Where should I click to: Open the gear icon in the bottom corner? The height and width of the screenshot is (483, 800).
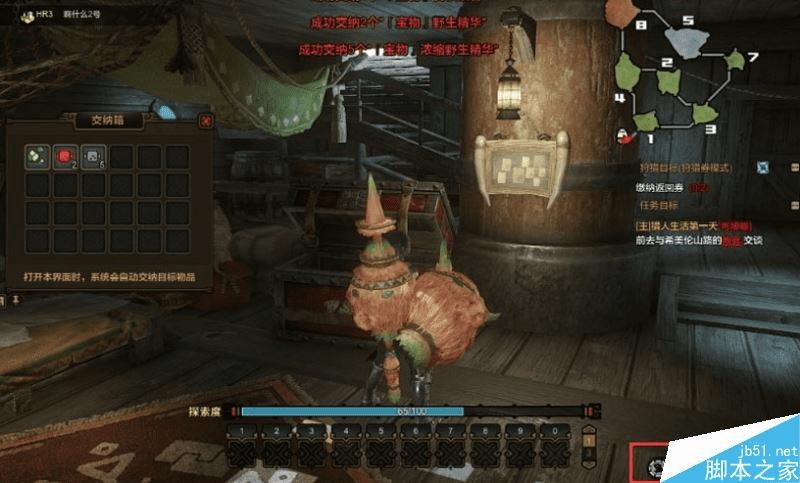pyautogui.click(x=657, y=466)
